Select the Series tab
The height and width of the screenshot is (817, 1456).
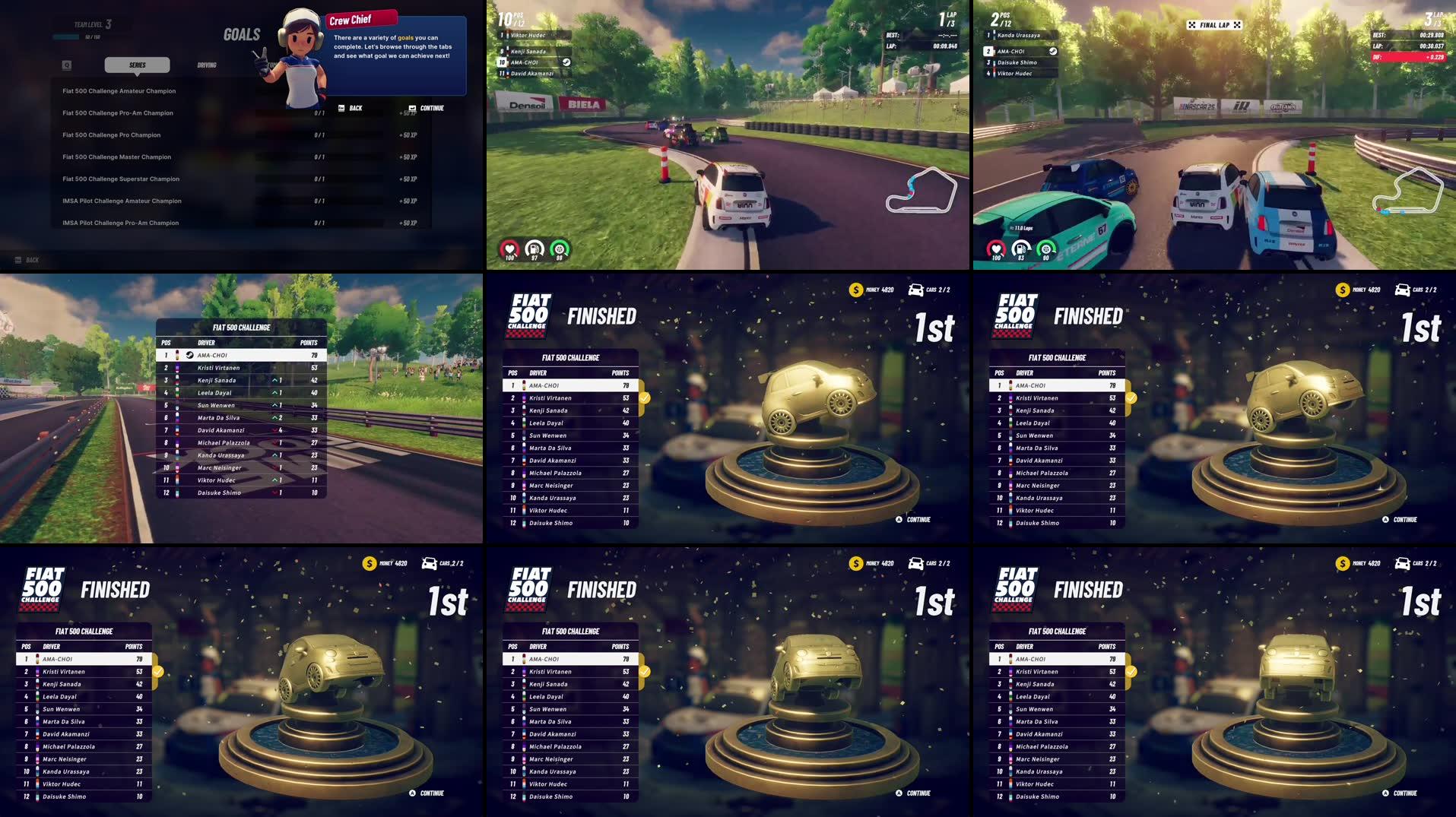138,65
